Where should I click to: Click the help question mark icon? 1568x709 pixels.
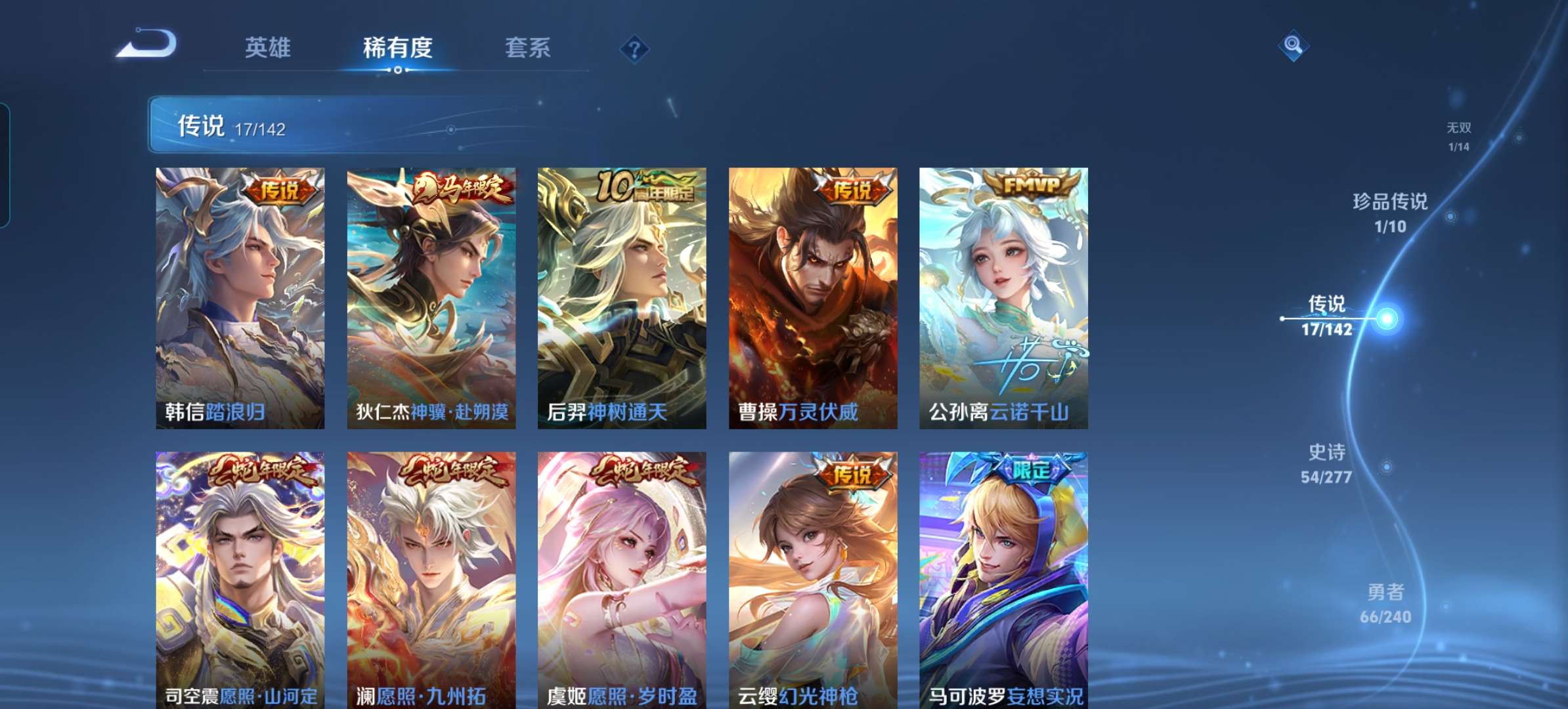point(634,48)
